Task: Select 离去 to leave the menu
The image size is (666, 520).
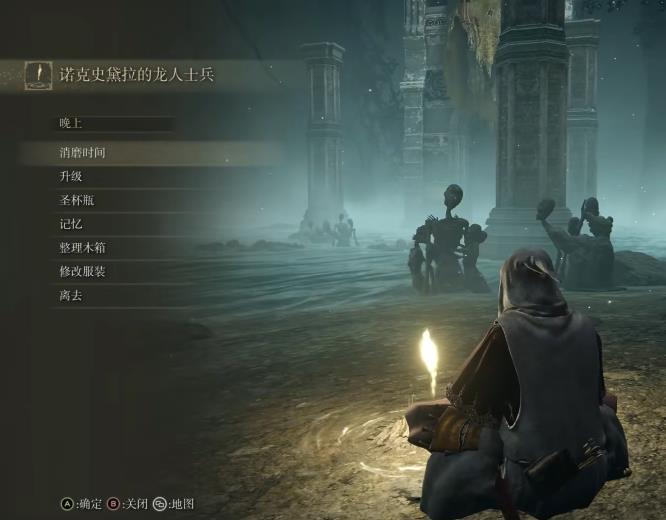Action: click(x=70, y=295)
